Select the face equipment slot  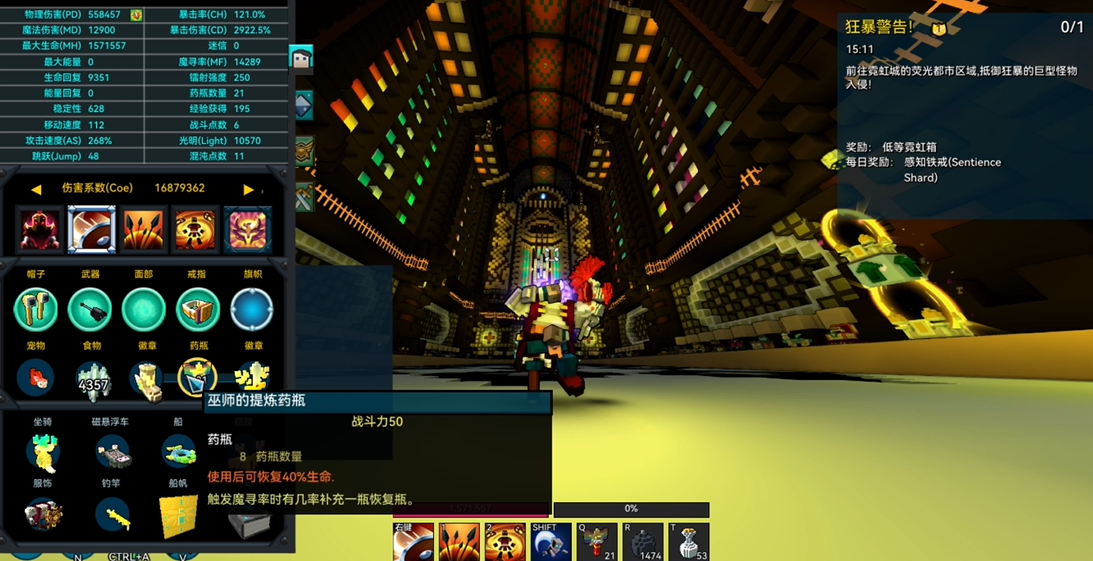click(x=144, y=309)
